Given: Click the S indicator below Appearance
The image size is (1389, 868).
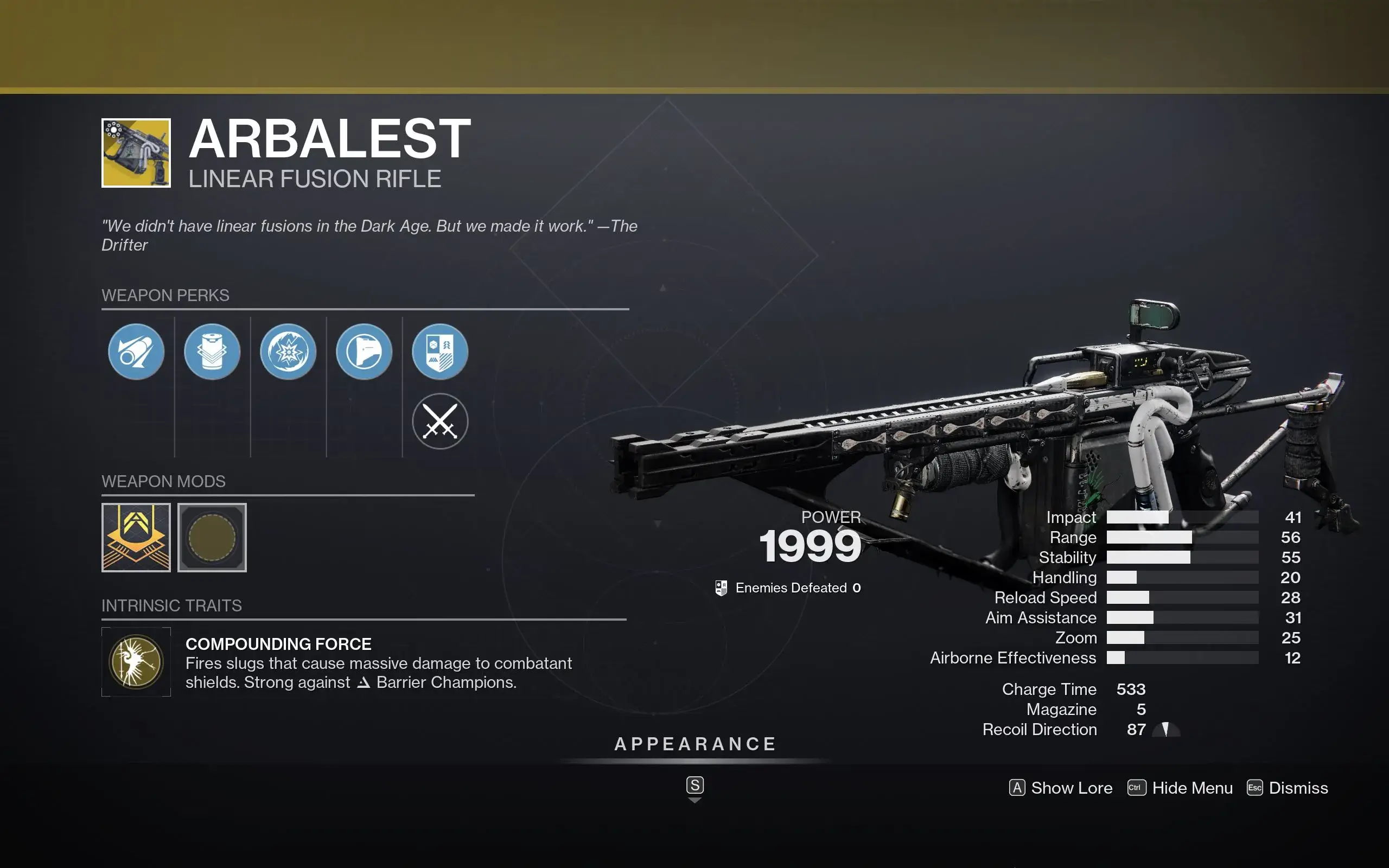Looking at the screenshot, I should 695,786.
